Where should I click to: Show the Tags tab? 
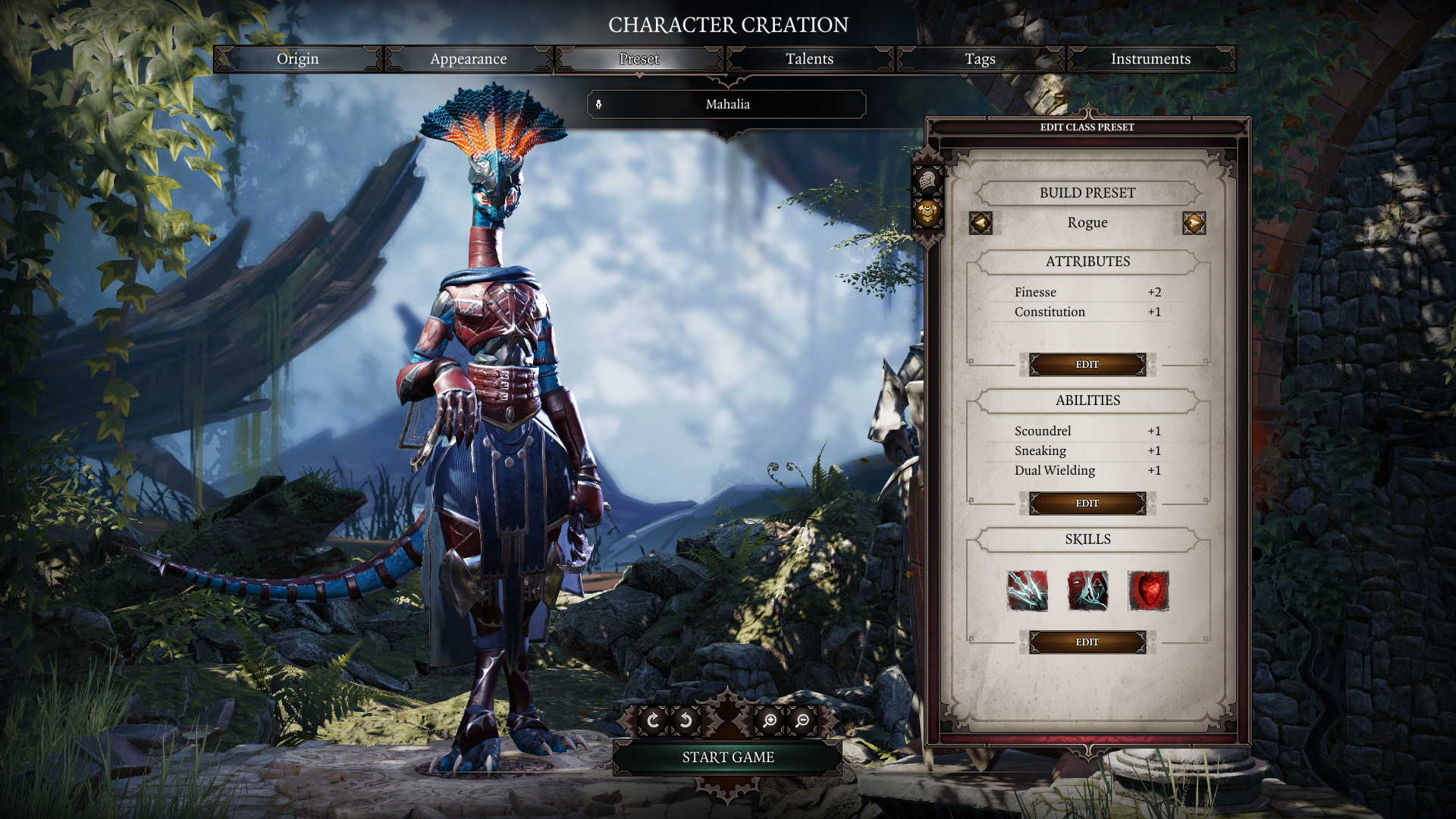pyautogui.click(x=980, y=59)
